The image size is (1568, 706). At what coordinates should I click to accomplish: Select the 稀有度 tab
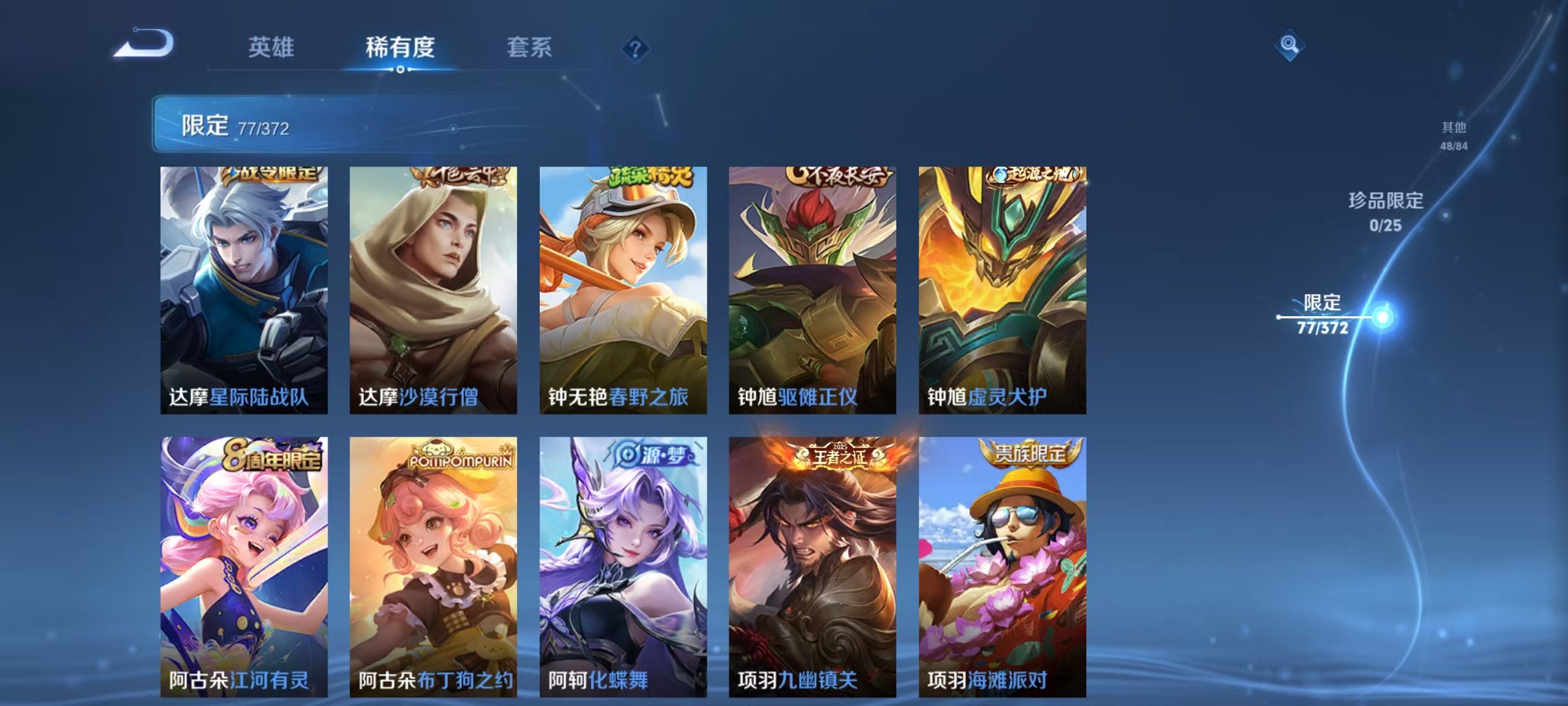tap(401, 48)
